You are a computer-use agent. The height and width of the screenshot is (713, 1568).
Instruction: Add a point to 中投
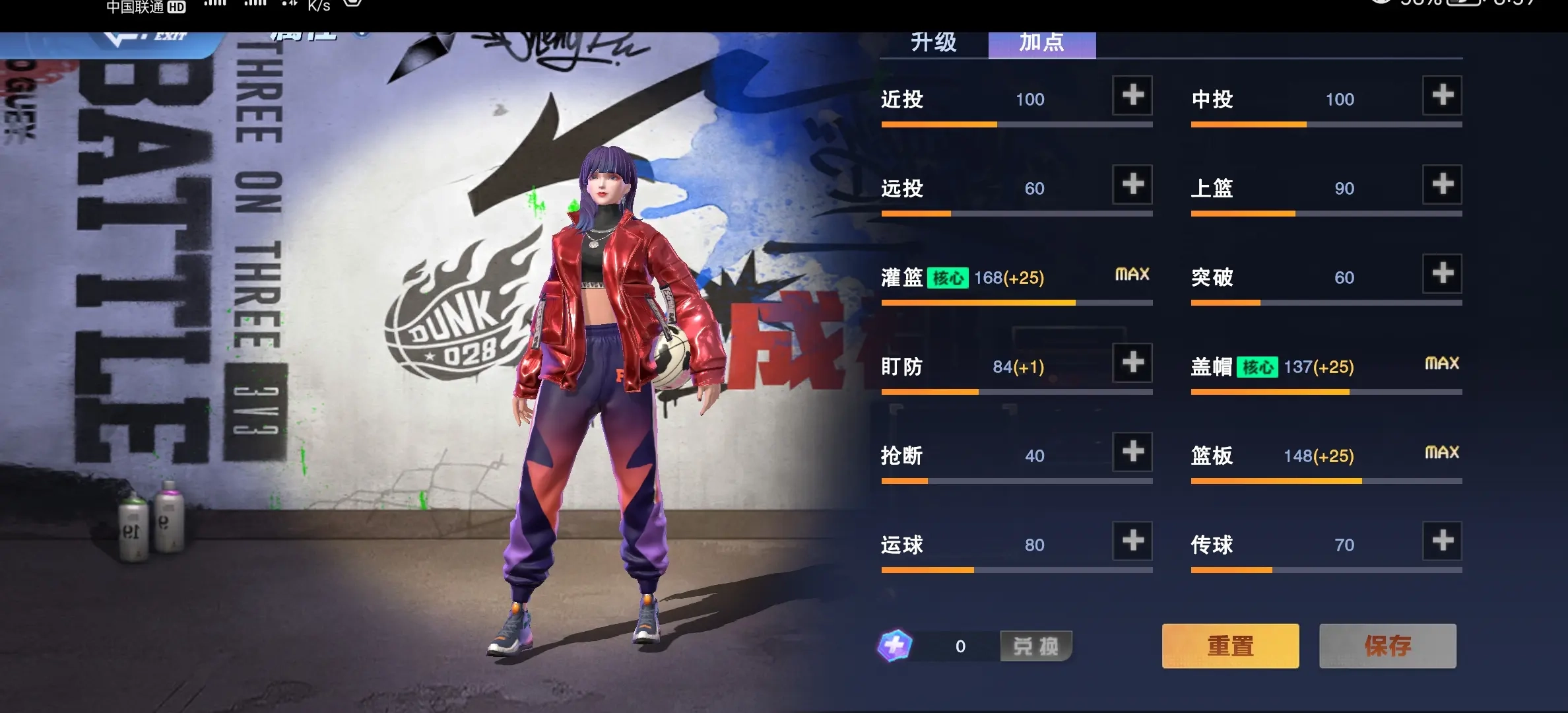click(x=1442, y=96)
